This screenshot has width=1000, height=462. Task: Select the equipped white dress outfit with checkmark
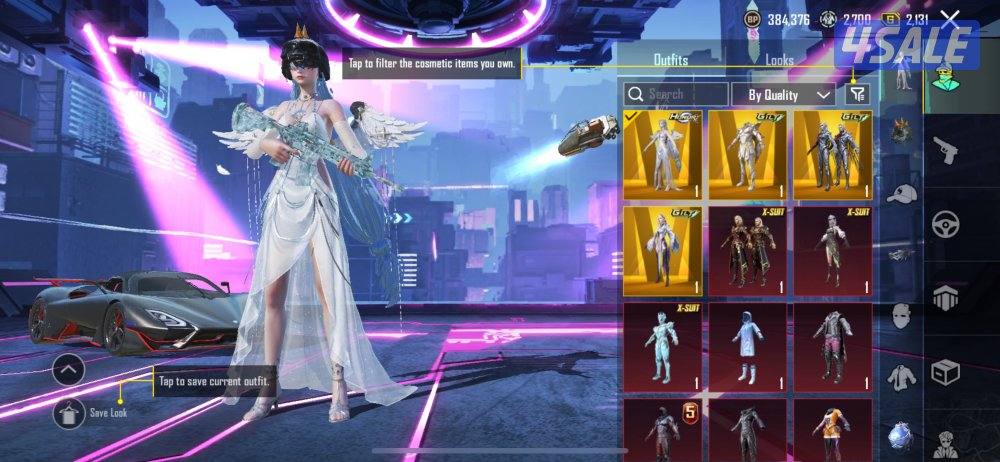pyautogui.click(x=662, y=154)
